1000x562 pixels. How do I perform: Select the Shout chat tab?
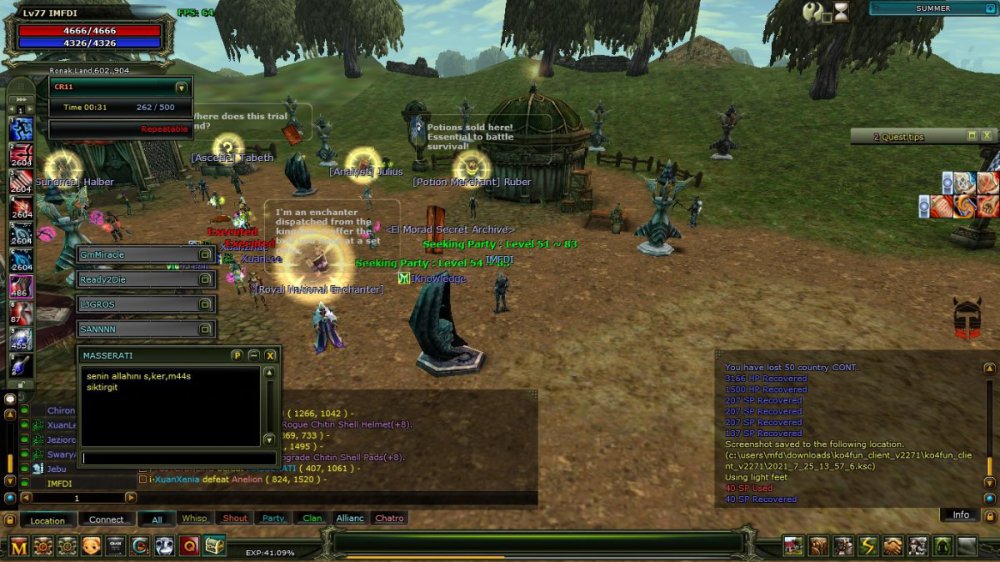(235, 518)
